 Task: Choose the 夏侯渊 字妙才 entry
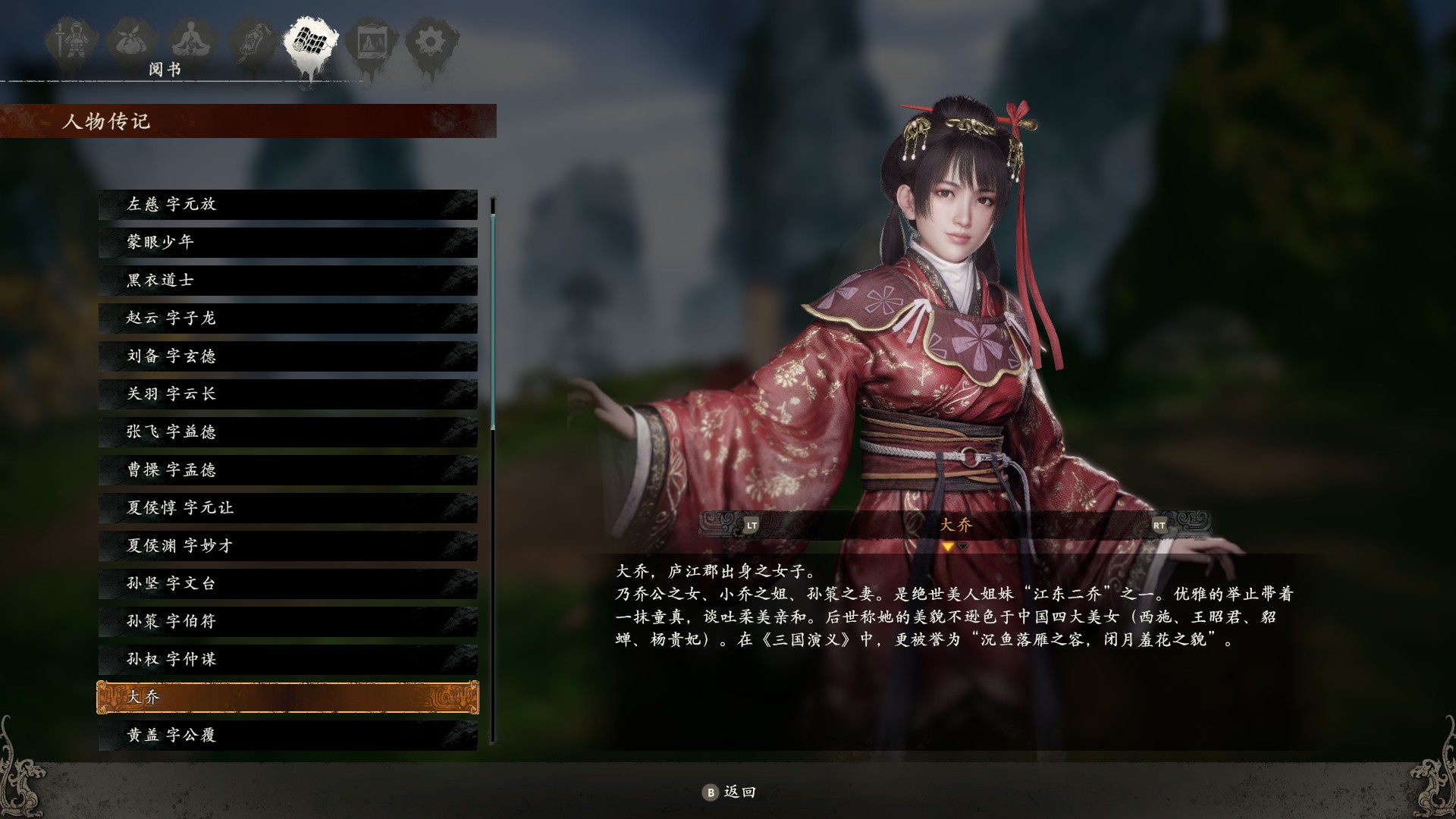[288, 545]
